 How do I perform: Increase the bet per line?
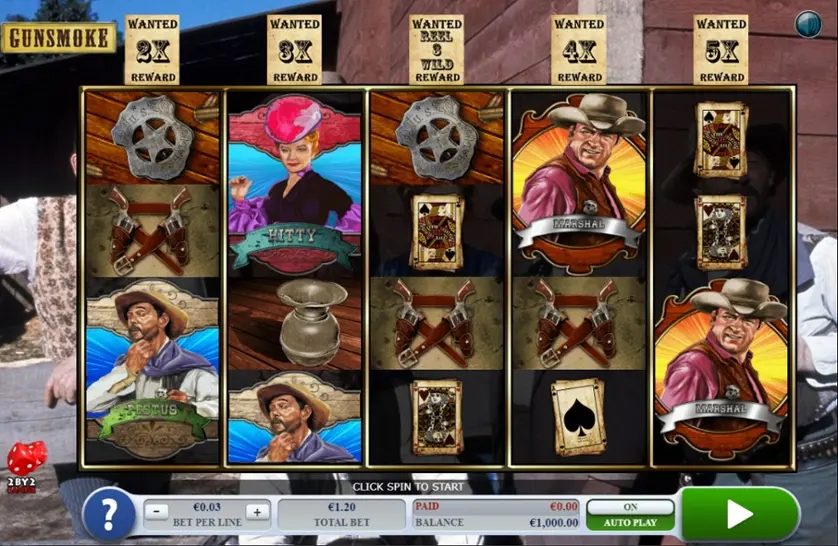[257, 512]
